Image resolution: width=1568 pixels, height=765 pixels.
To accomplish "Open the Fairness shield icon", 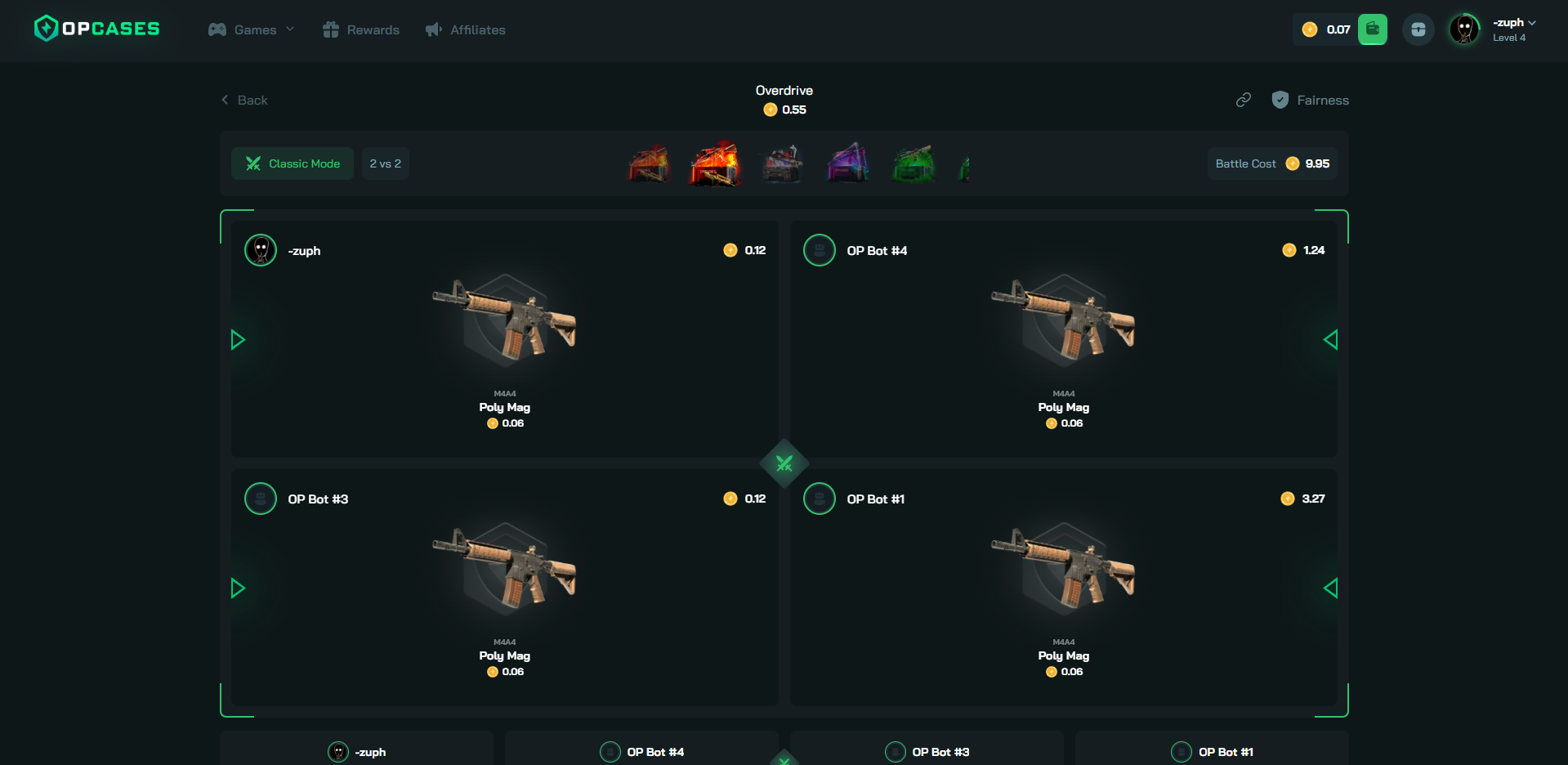I will (1280, 100).
